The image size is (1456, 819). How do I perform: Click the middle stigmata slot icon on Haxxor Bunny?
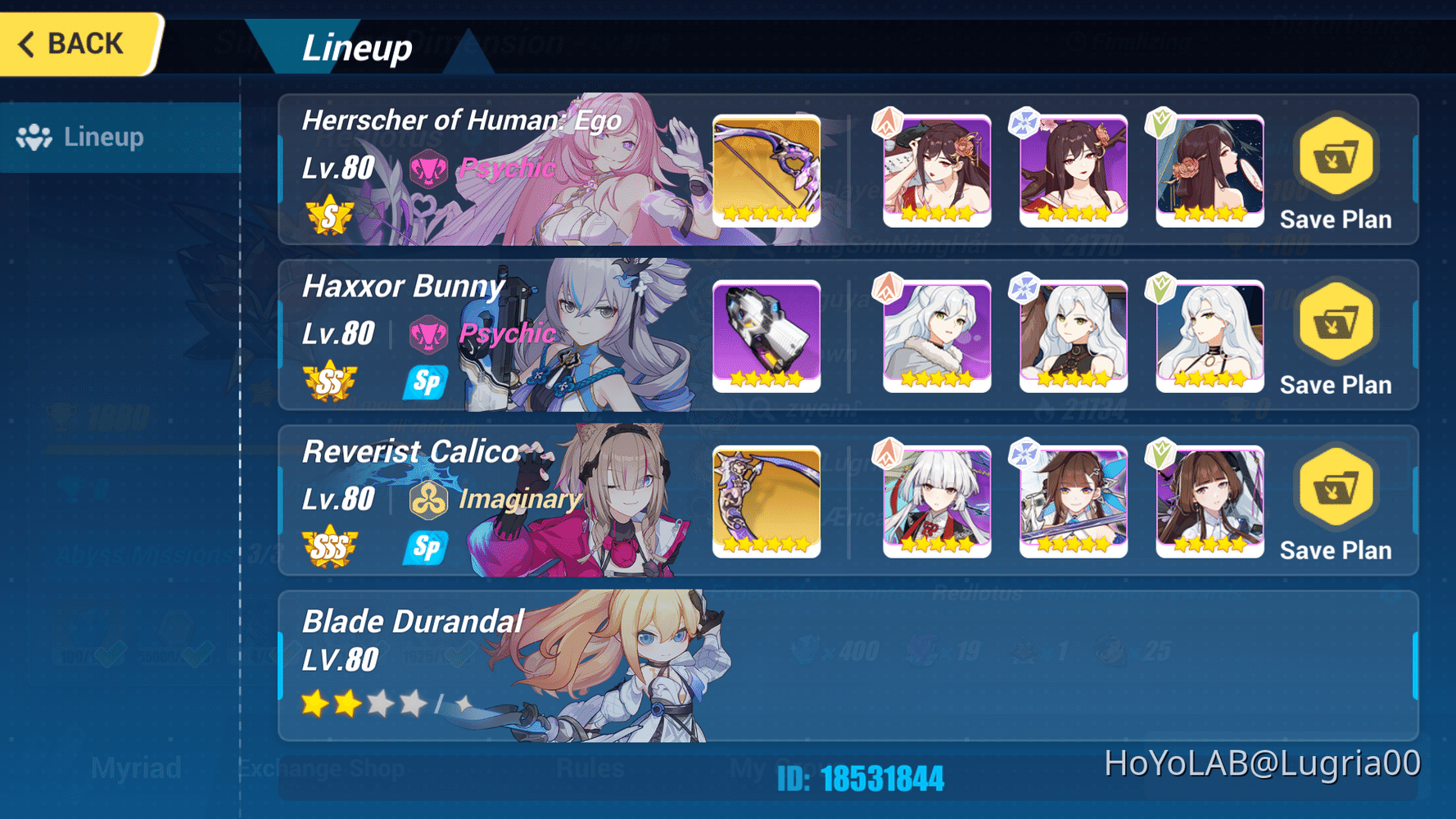coord(1073,336)
